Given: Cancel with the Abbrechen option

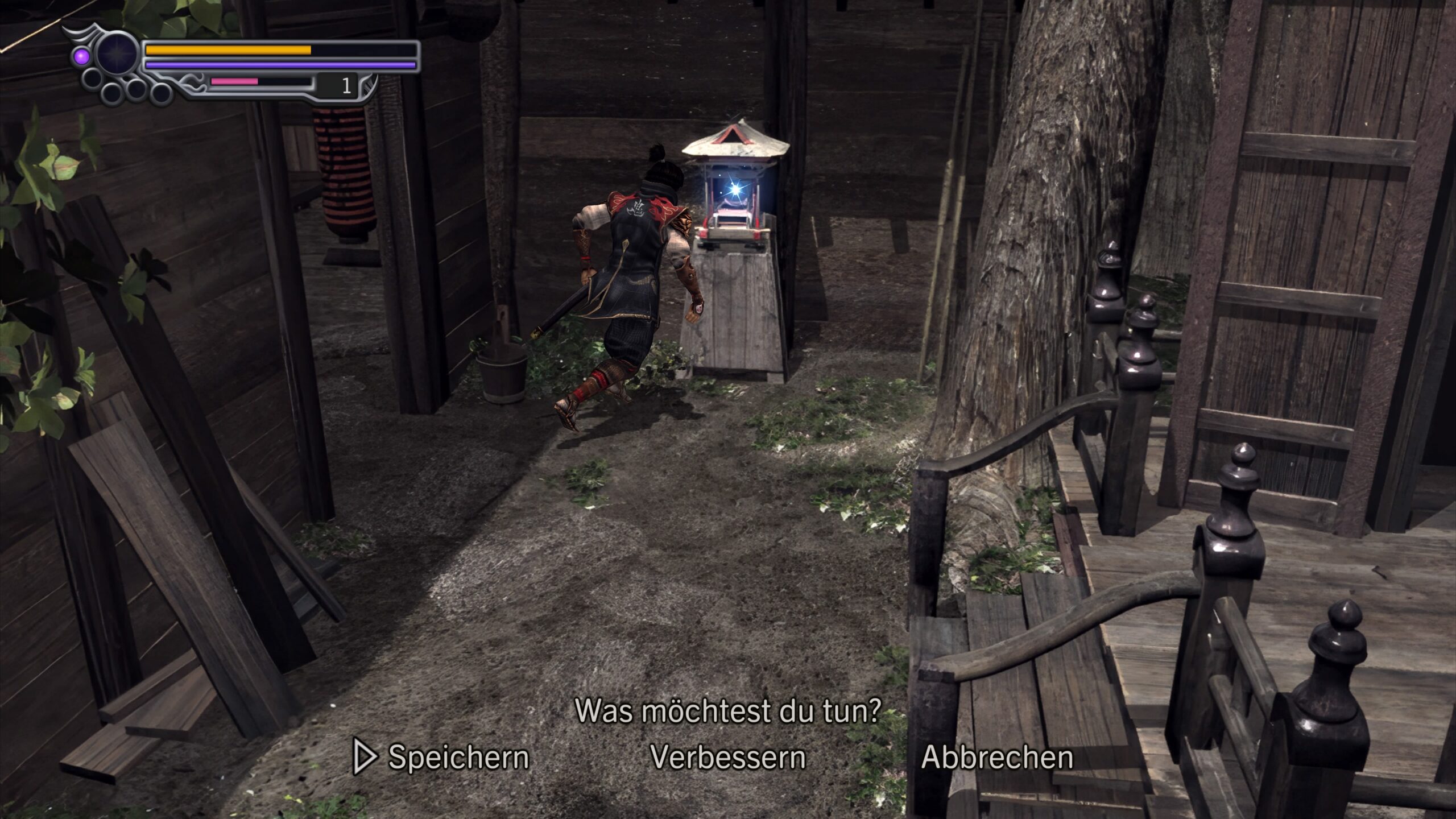Looking at the screenshot, I should click(x=997, y=757).
